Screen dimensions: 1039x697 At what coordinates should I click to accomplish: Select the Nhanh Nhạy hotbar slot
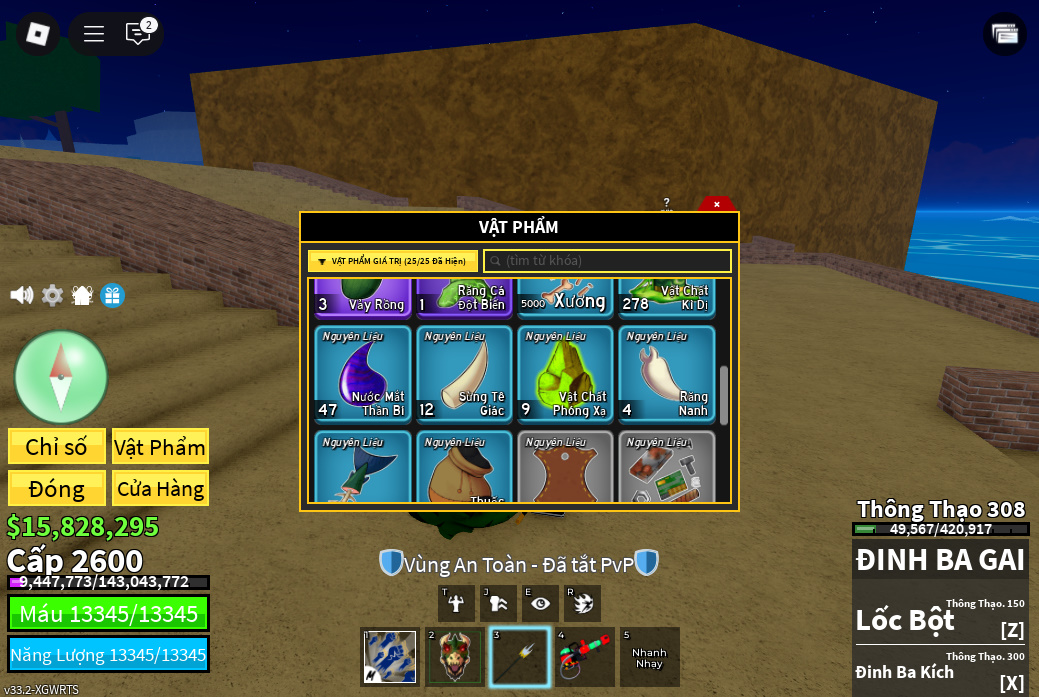649,657
